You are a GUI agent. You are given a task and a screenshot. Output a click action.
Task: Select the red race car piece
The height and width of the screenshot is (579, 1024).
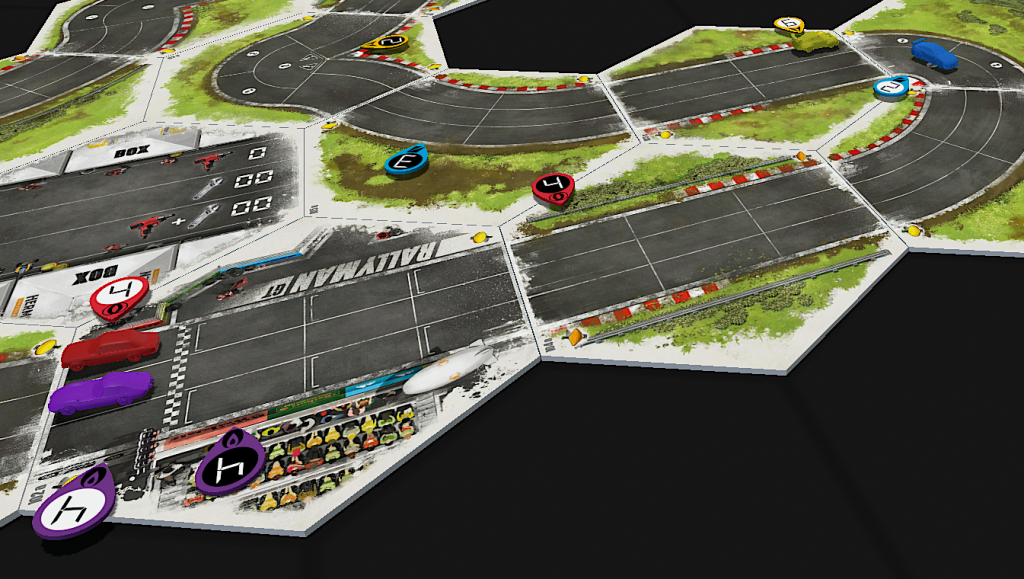pos(110,348)
